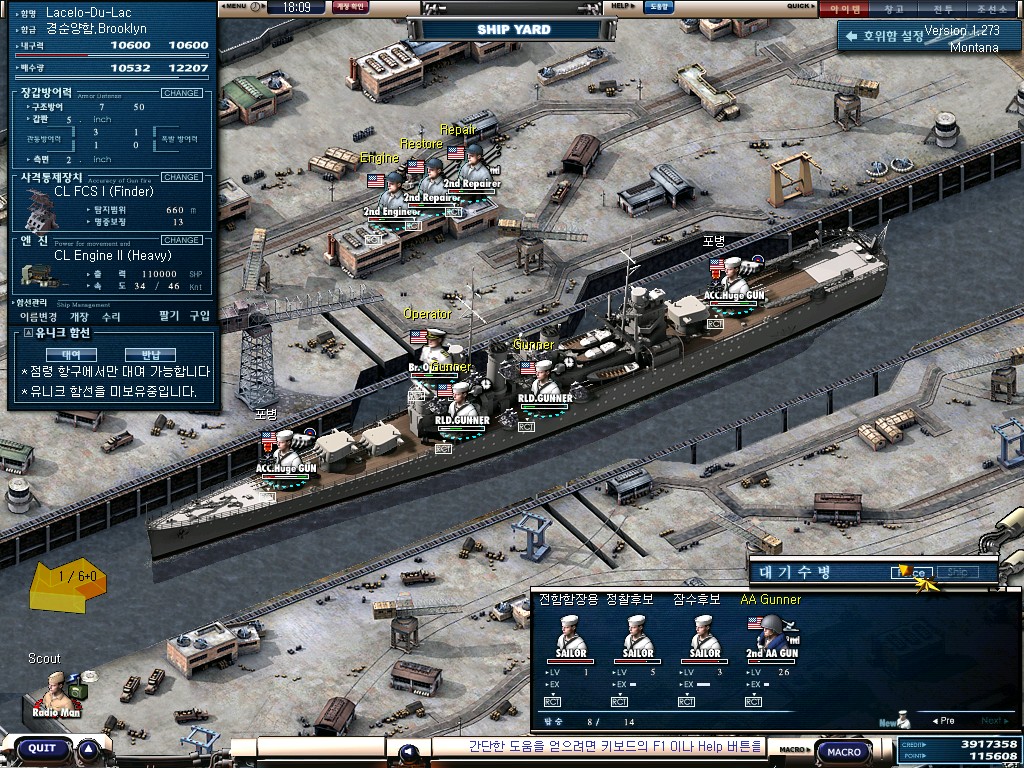Click 이름변경 to rename the ship

pos(39,316)
